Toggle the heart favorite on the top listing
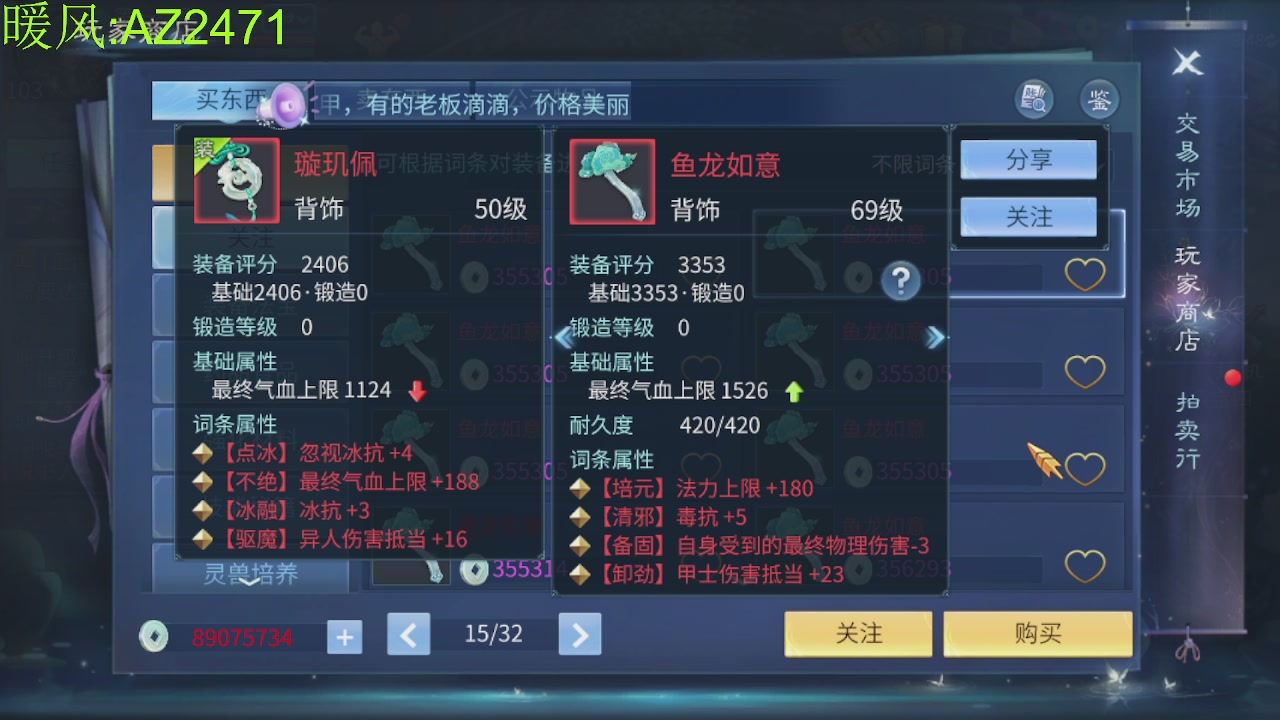This screenshot has width=1280, height=720. (x=1085, y=274)
